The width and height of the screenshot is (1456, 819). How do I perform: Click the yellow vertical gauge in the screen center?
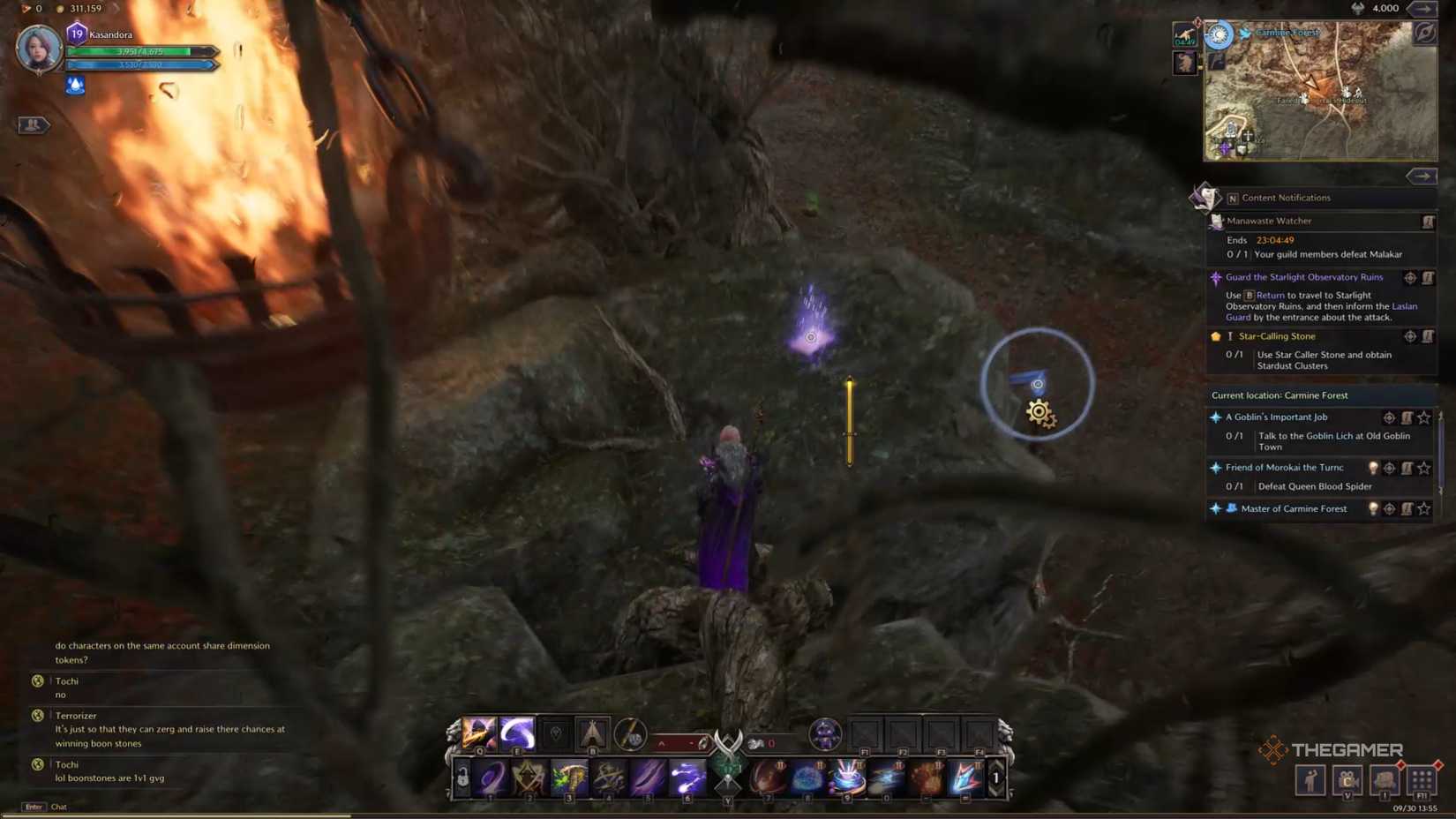pyautogui.click(x=849, y=422)
